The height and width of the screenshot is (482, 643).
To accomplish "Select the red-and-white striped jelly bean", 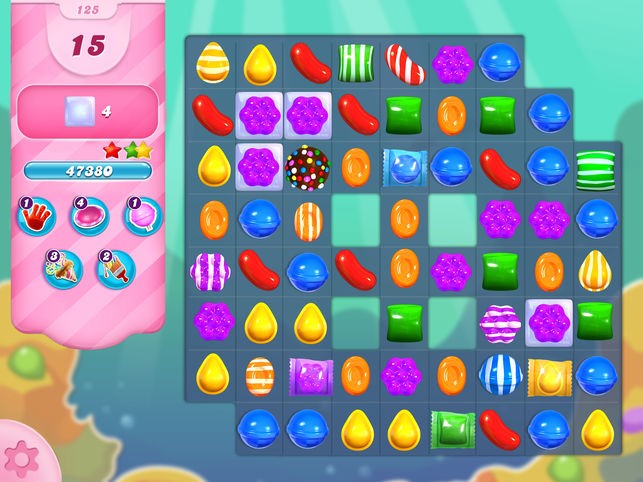I will pyautogui.click(x=405, y=62).
